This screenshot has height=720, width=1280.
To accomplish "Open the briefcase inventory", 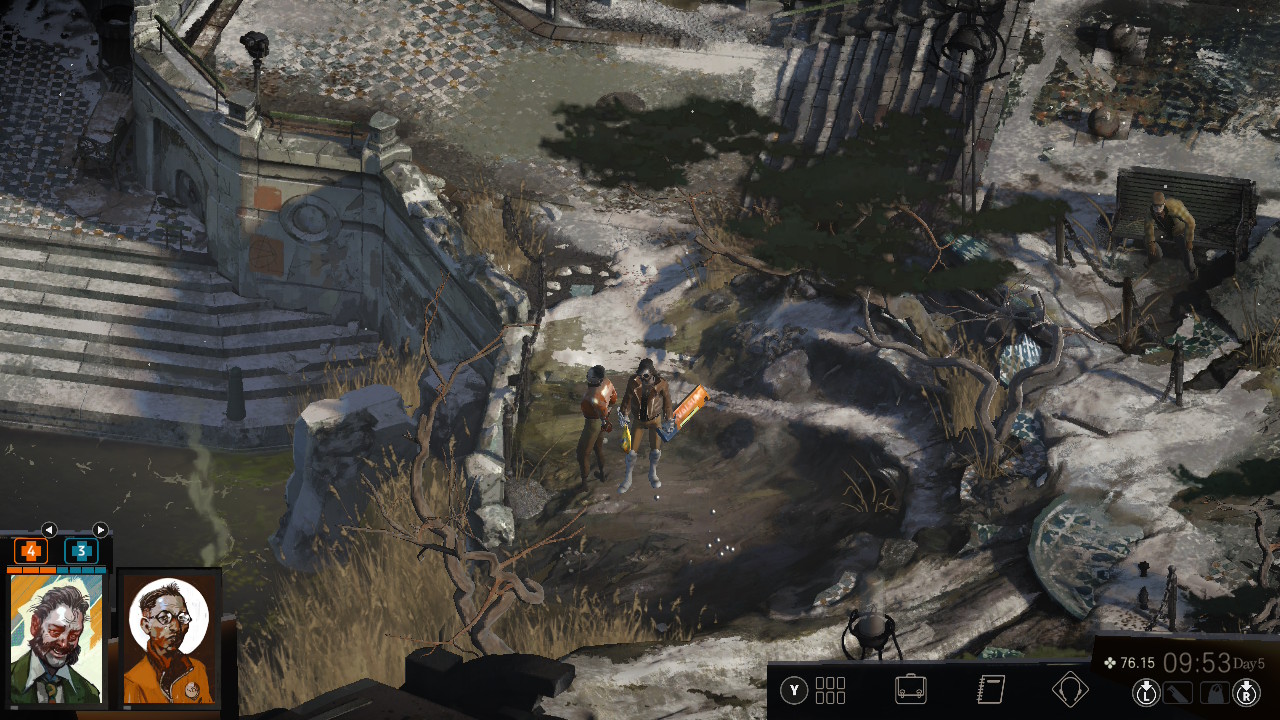I will tap(910, 690).
